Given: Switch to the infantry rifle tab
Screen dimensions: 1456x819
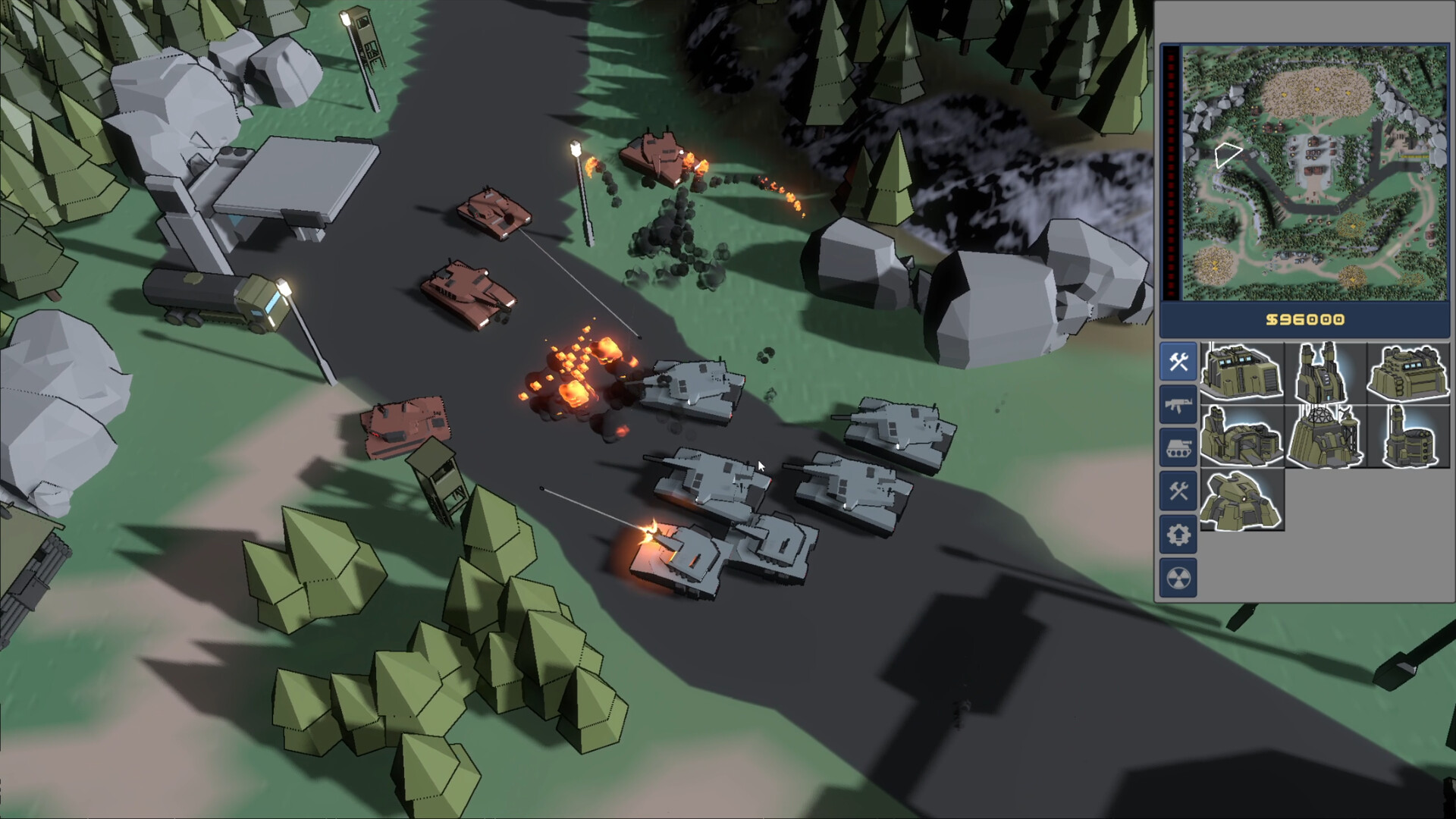Looking at the screenshot, I should pyautogui.click(x=1178, y=403).
